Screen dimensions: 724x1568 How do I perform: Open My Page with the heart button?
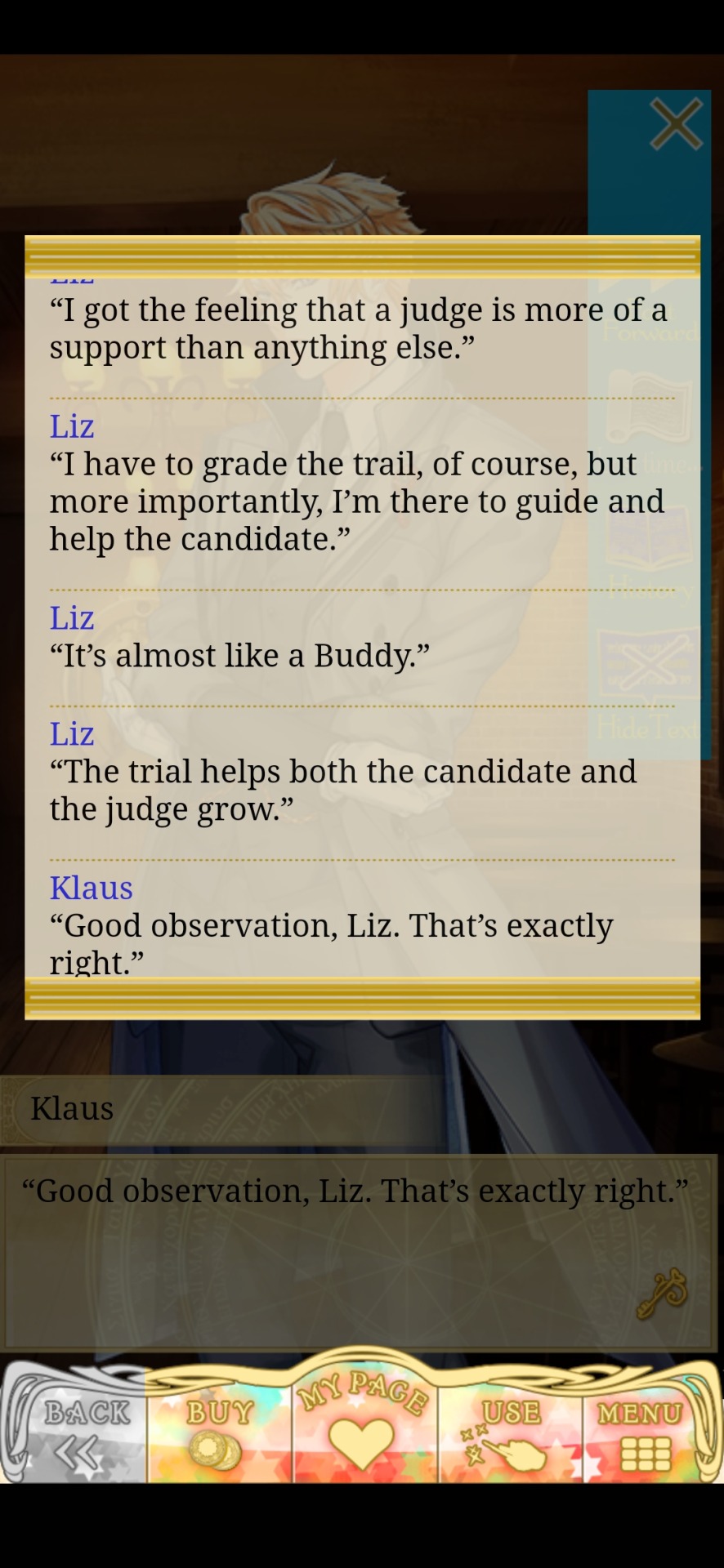click(x=361, y=1429)
